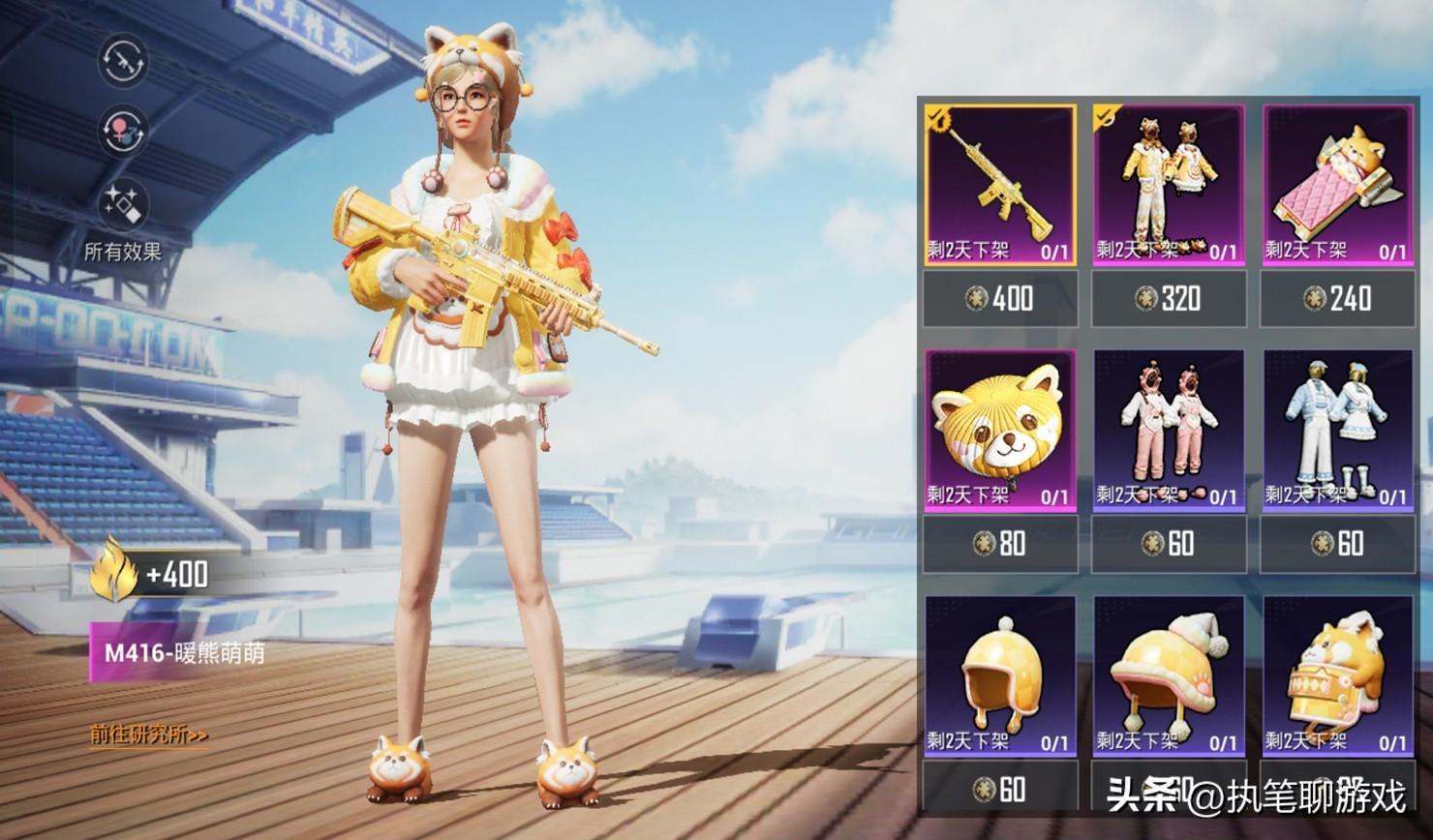
Task: Purchase the yellow outfit for 320 coins
Action: pos(1169,298)
